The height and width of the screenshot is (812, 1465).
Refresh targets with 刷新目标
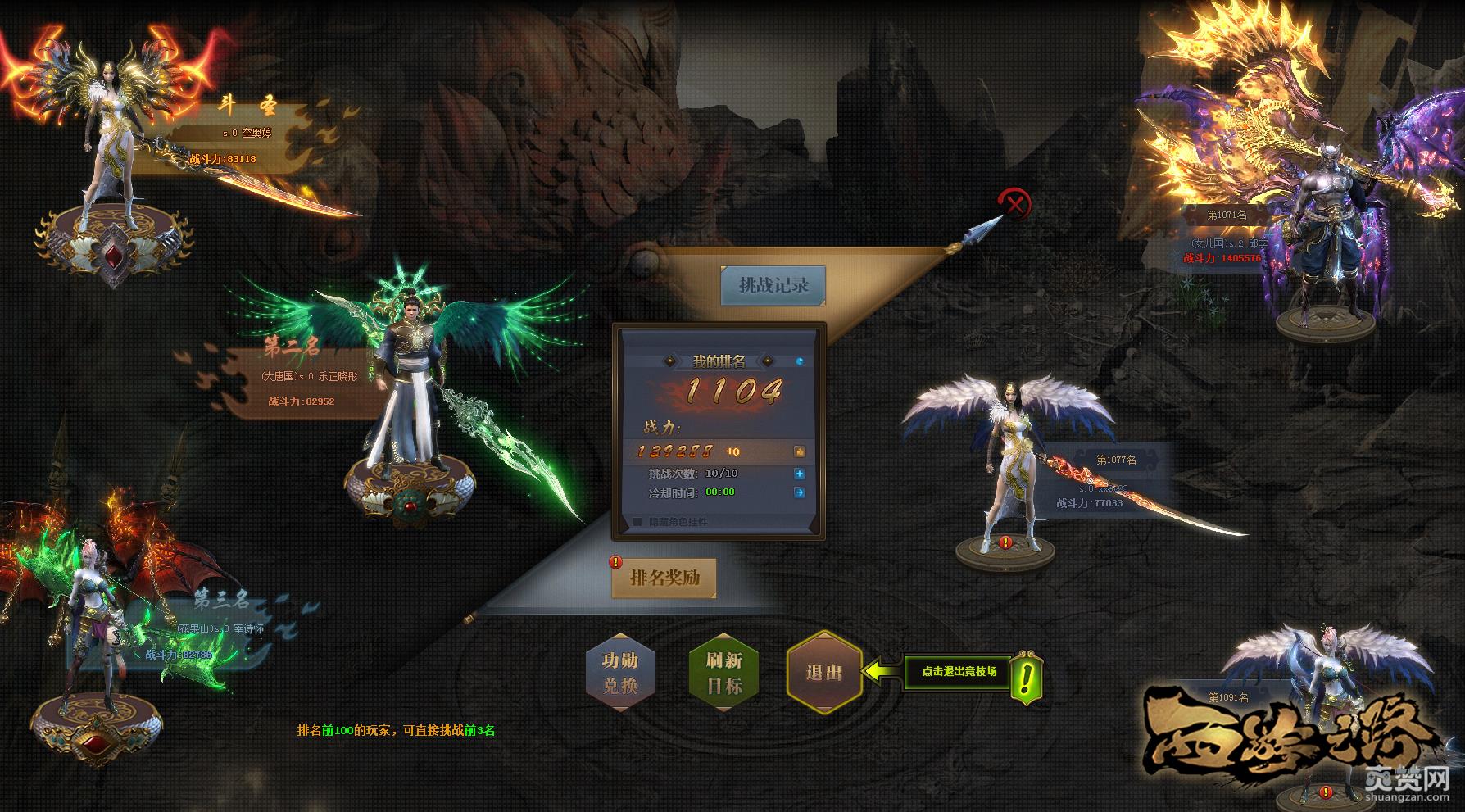[723, 673]
